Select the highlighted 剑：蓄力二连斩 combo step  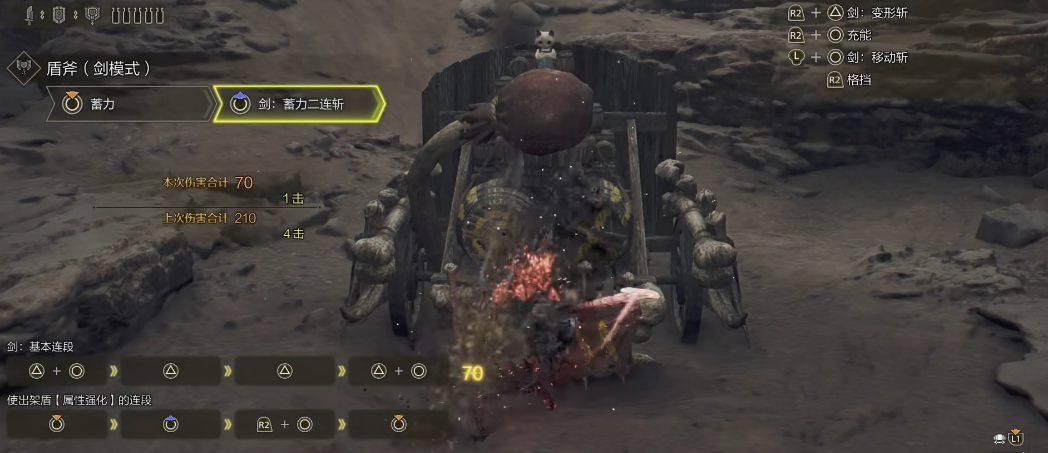click(298, 103)
